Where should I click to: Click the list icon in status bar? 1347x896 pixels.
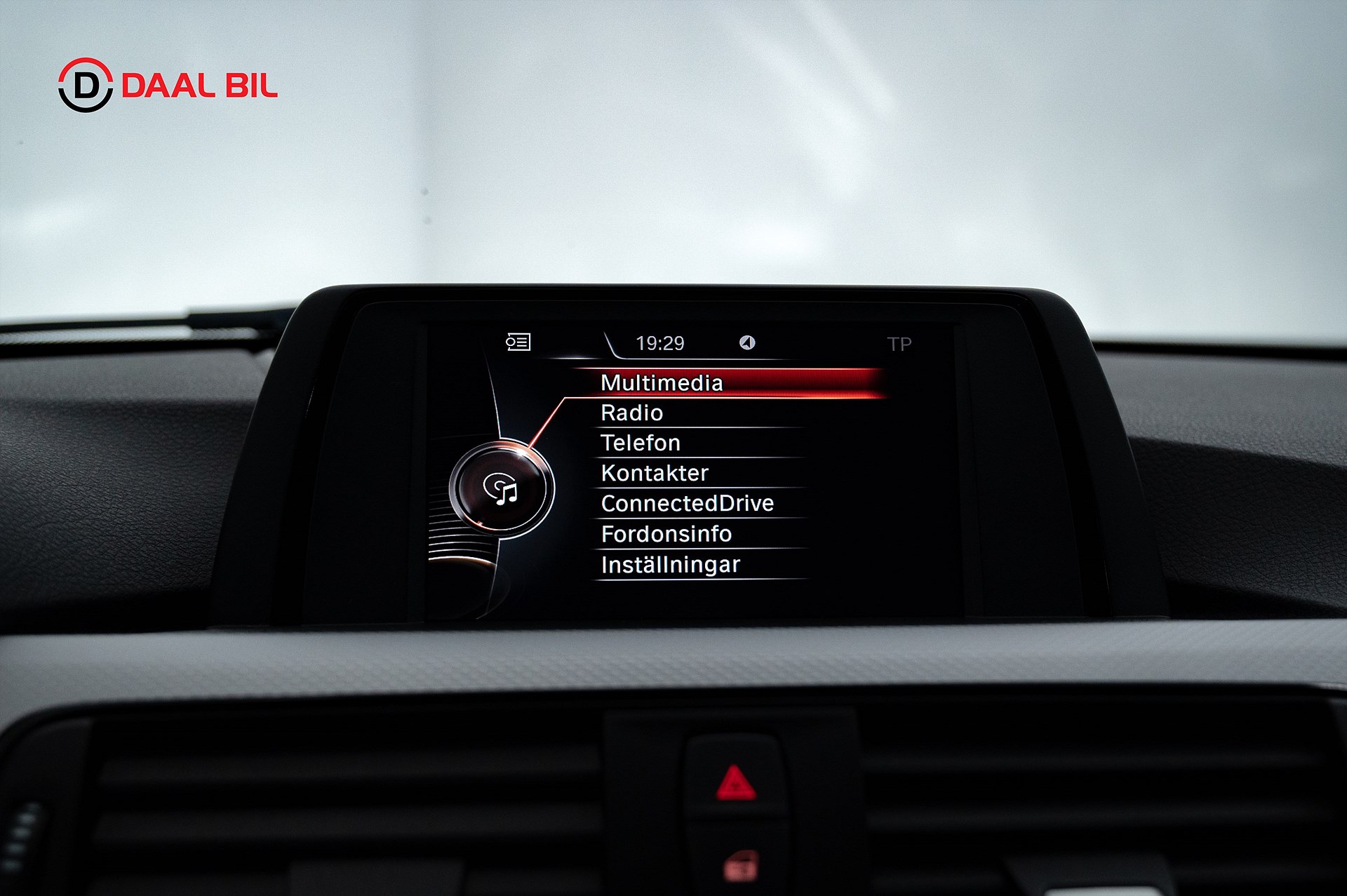pyautogui.click(x=518, y=342)
